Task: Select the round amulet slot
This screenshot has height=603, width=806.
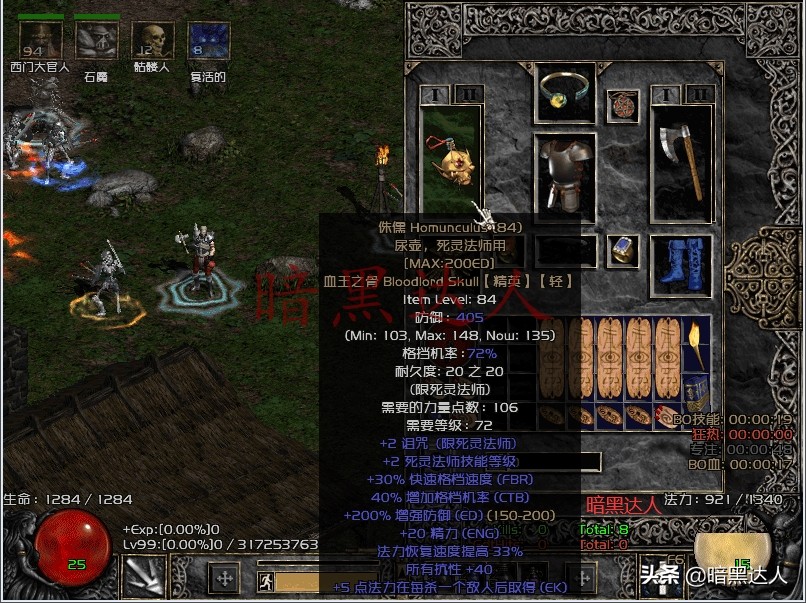Action: (622, 105)
